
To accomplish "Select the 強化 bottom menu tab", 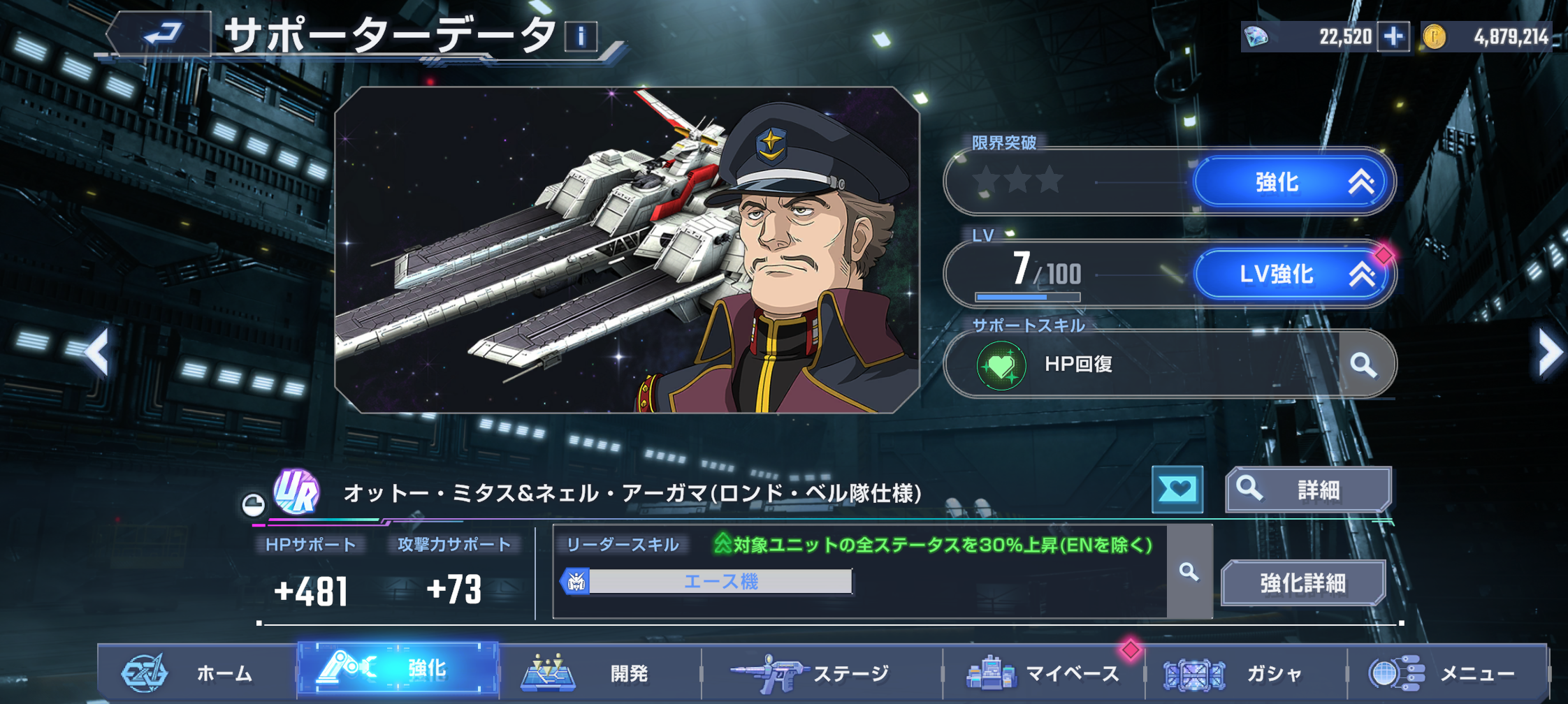I will pos(398,670).
